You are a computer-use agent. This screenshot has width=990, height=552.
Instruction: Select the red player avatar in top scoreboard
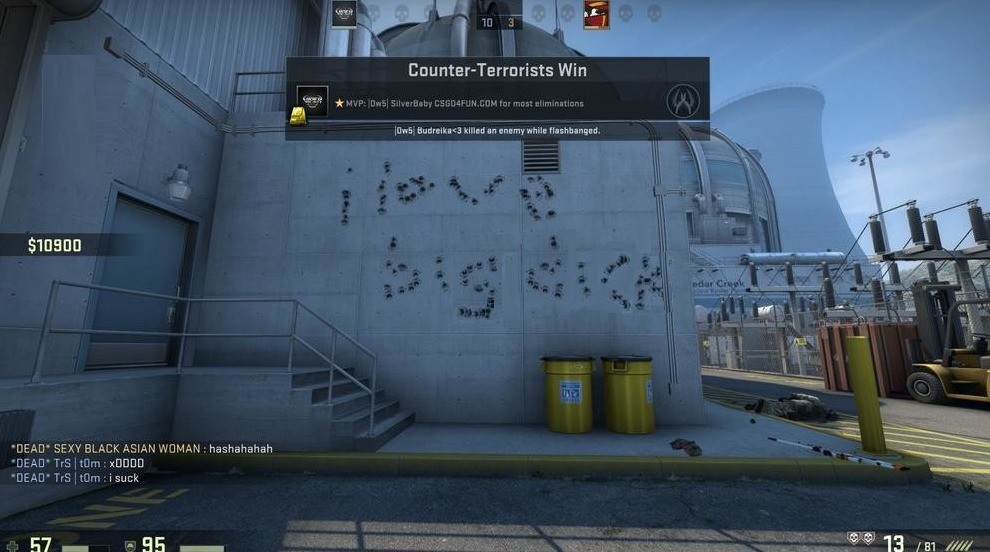pyautogui.click(x=596, y=15)
